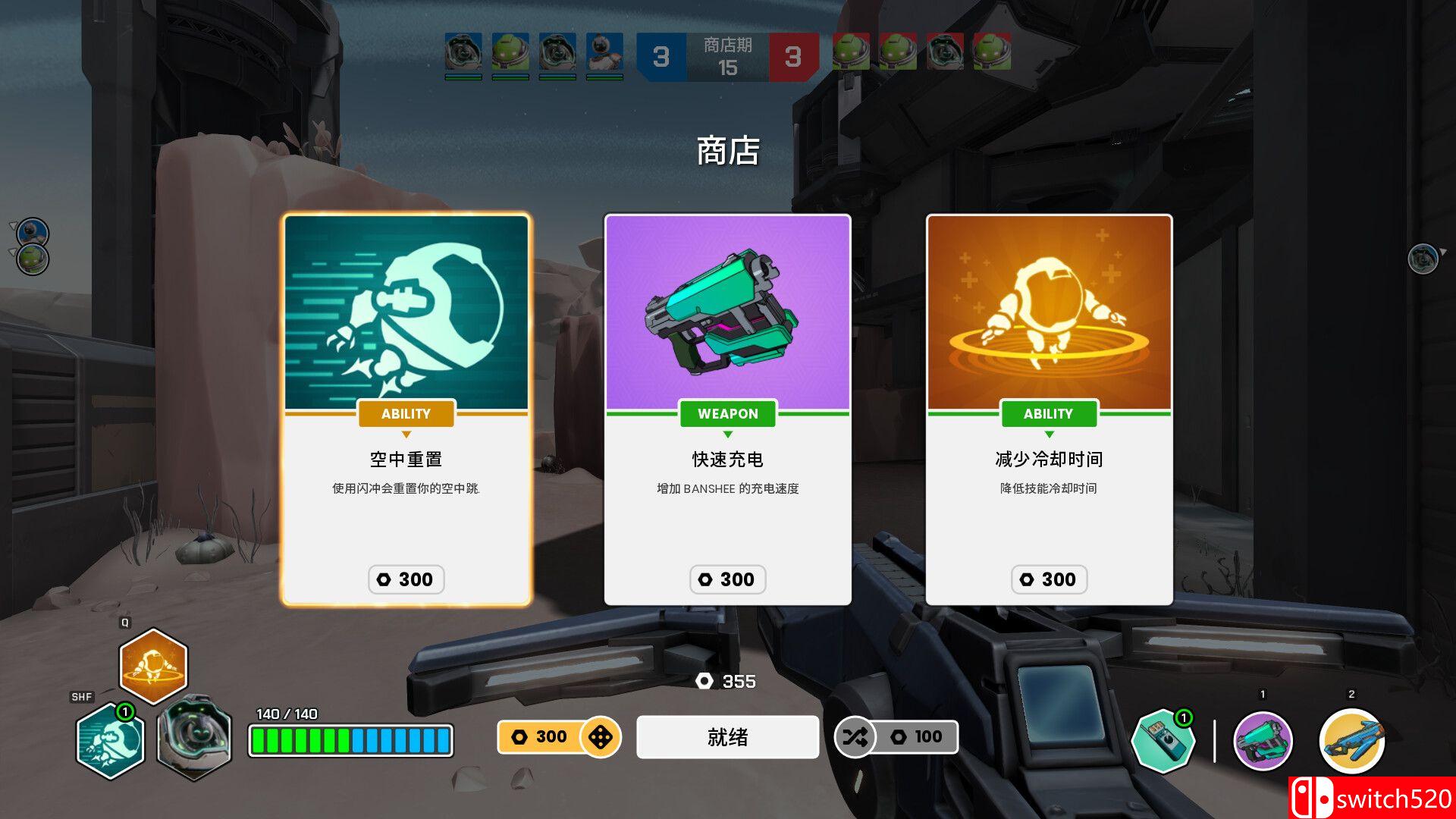Expand the ABILITY label arrow on 空中重置 card
The width and height of the screenshot is (1456, 819).
[x=406, y=435]
